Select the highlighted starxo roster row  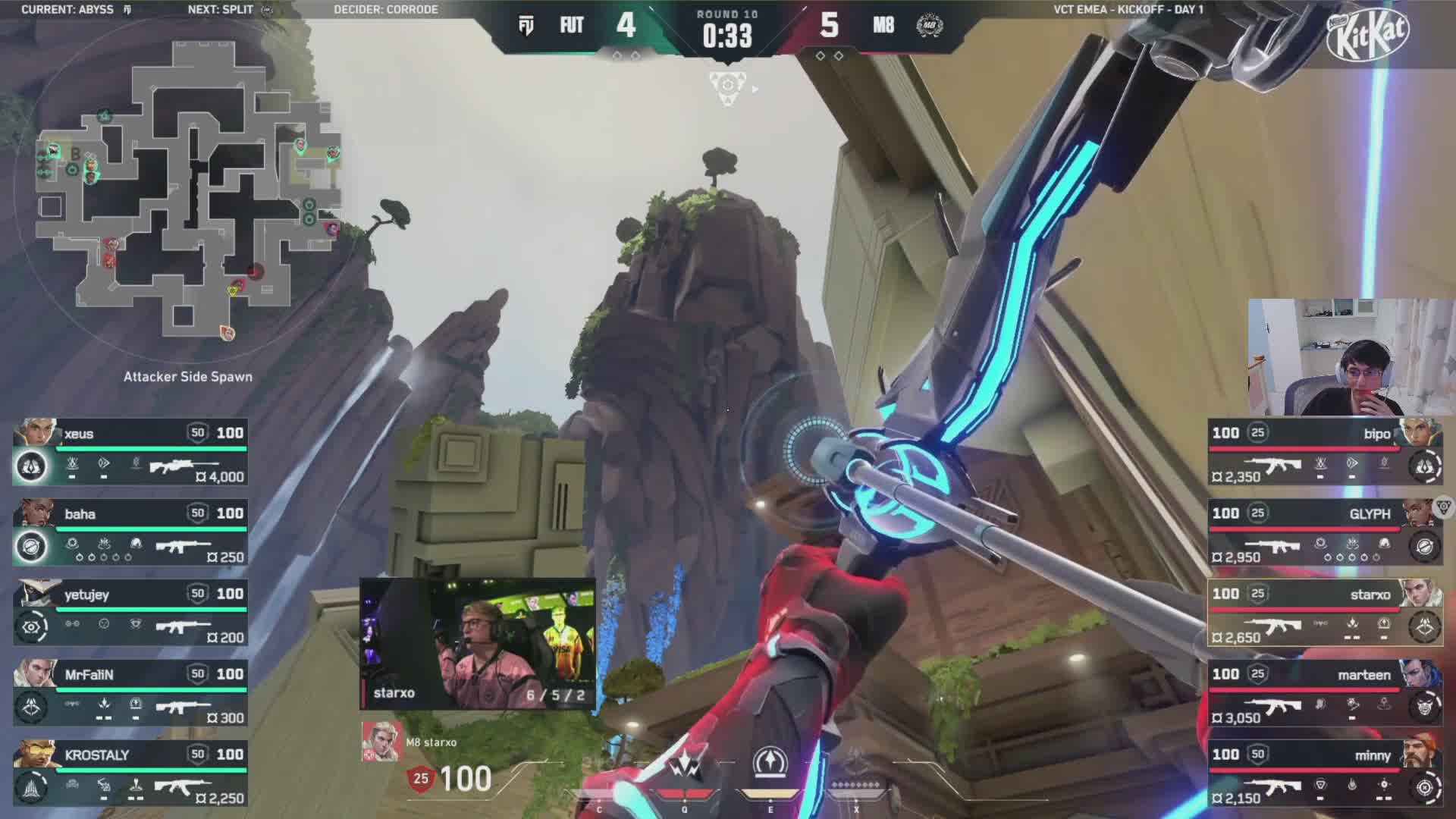click(1325, 613)
